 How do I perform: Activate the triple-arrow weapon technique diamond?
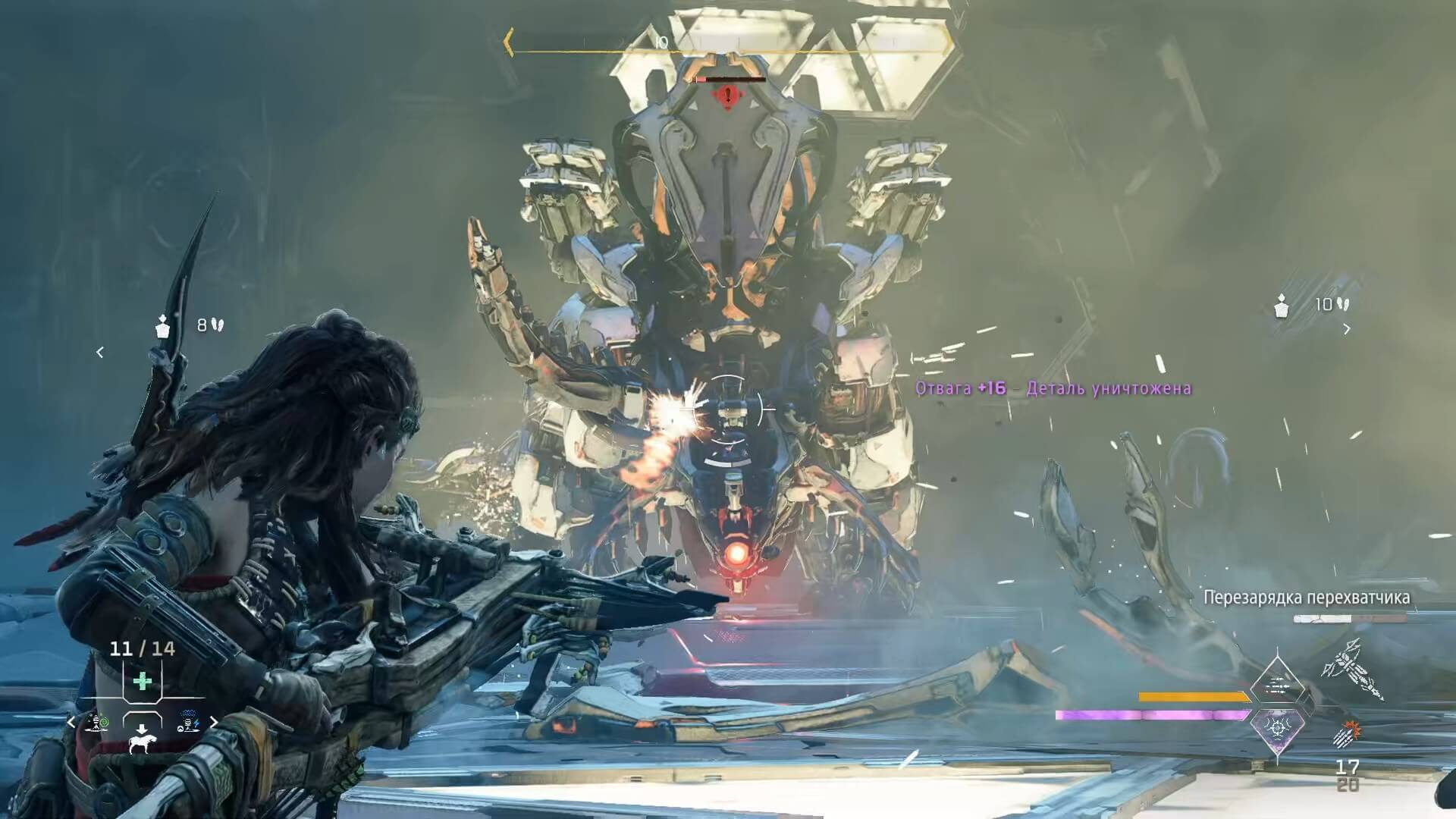pos(1278,686)
